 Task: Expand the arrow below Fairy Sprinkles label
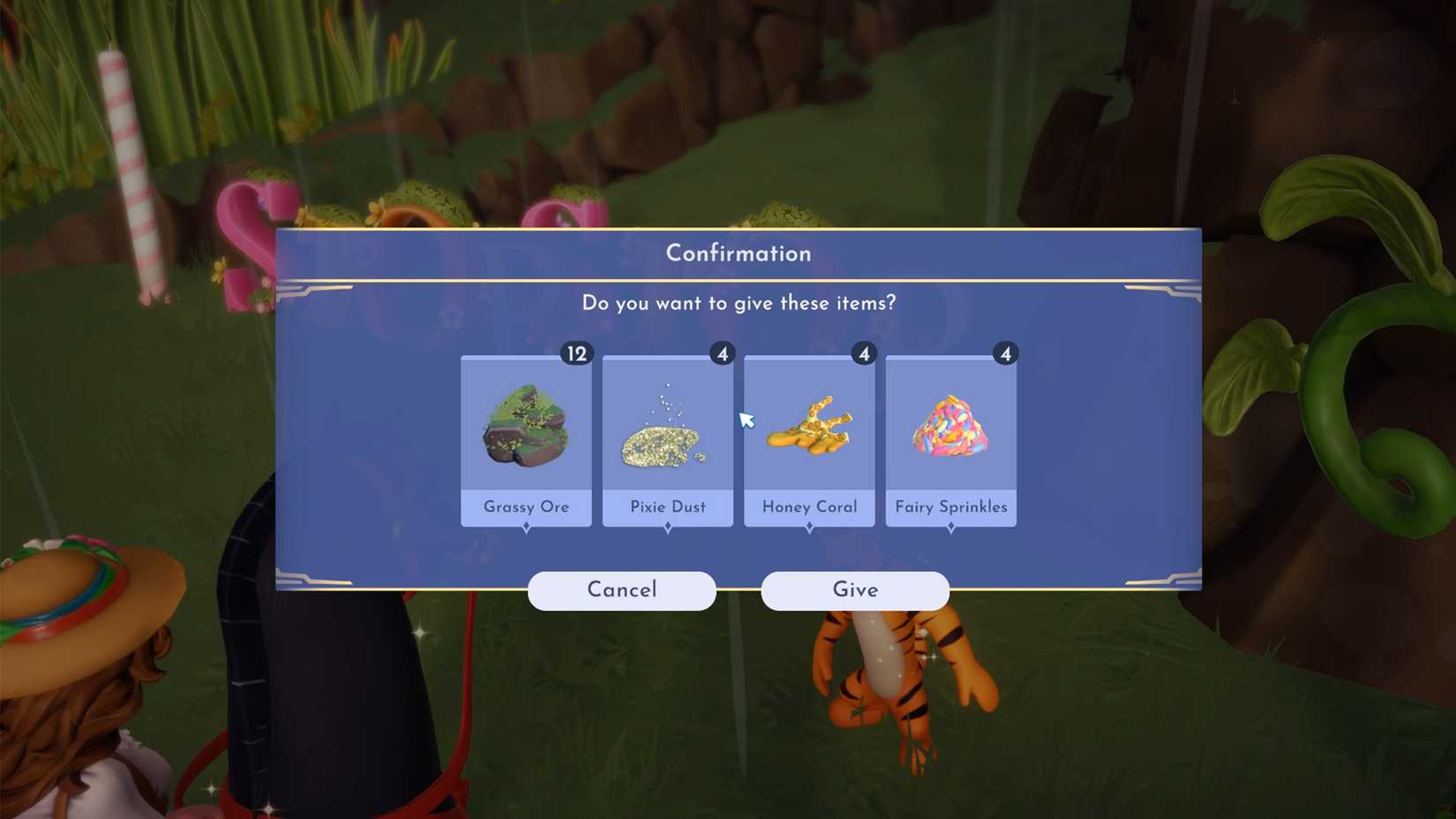(x=950, y=527)
